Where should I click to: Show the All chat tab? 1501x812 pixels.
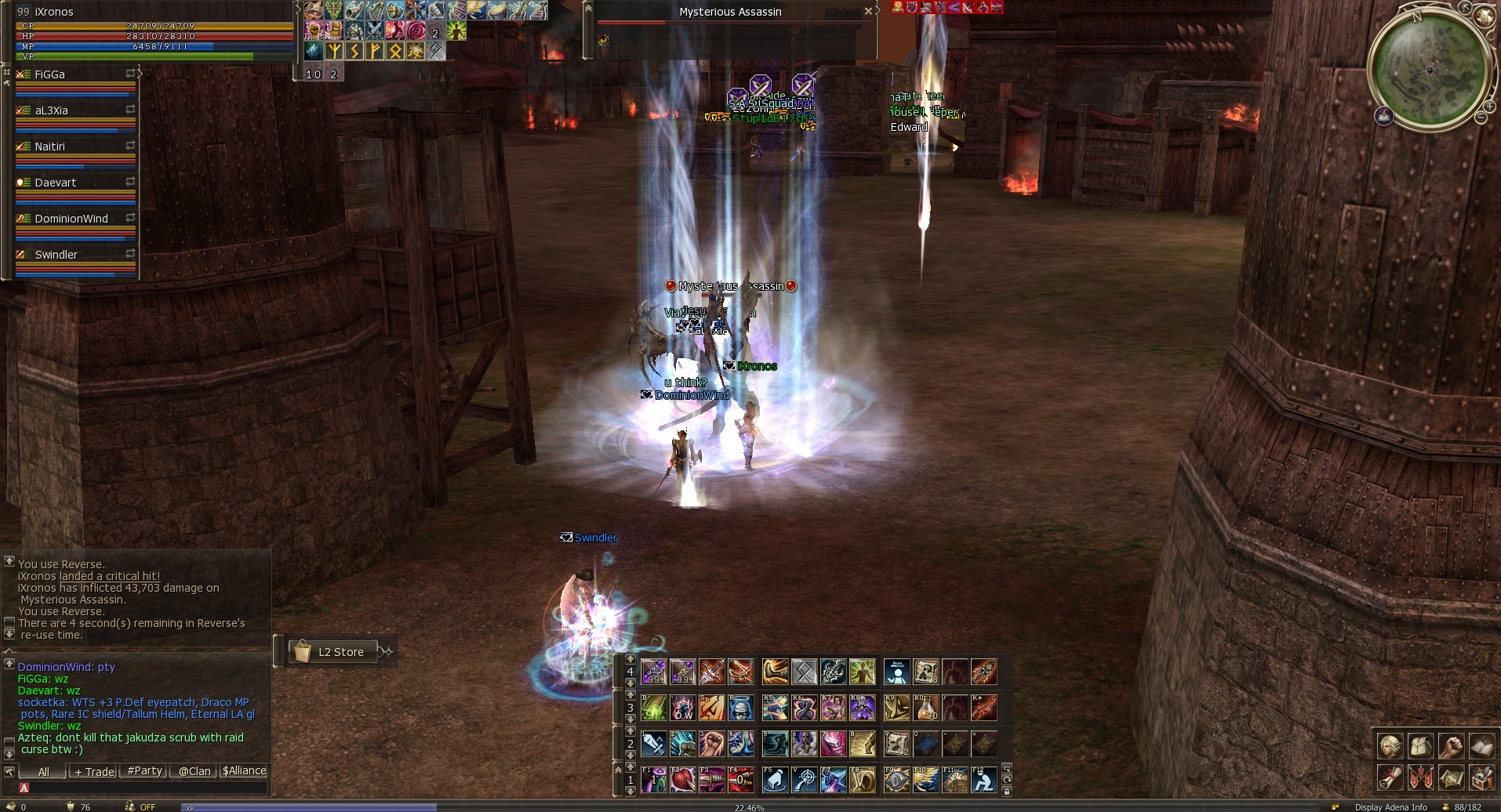44,771
